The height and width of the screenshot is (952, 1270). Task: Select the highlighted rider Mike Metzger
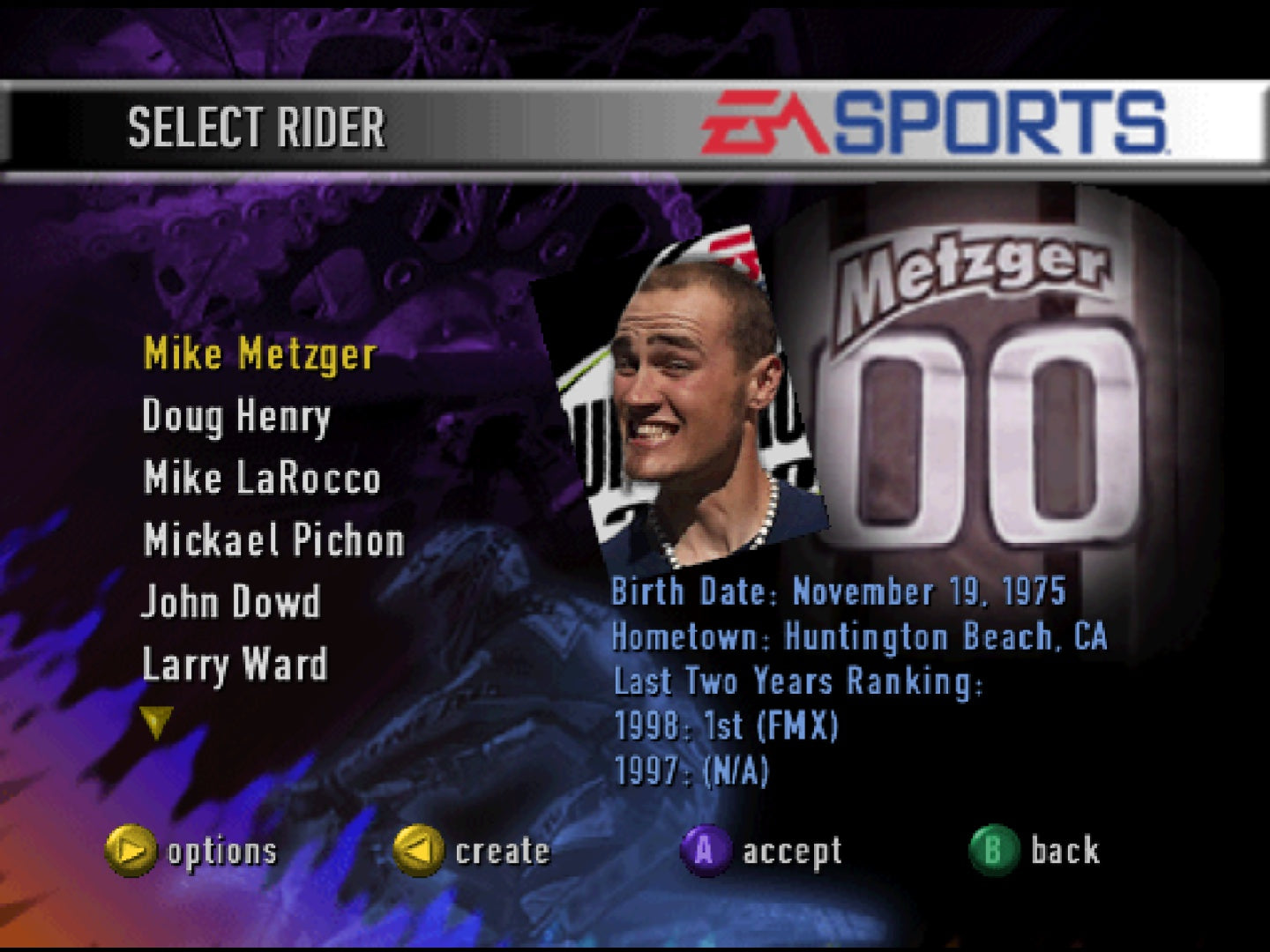260,355
